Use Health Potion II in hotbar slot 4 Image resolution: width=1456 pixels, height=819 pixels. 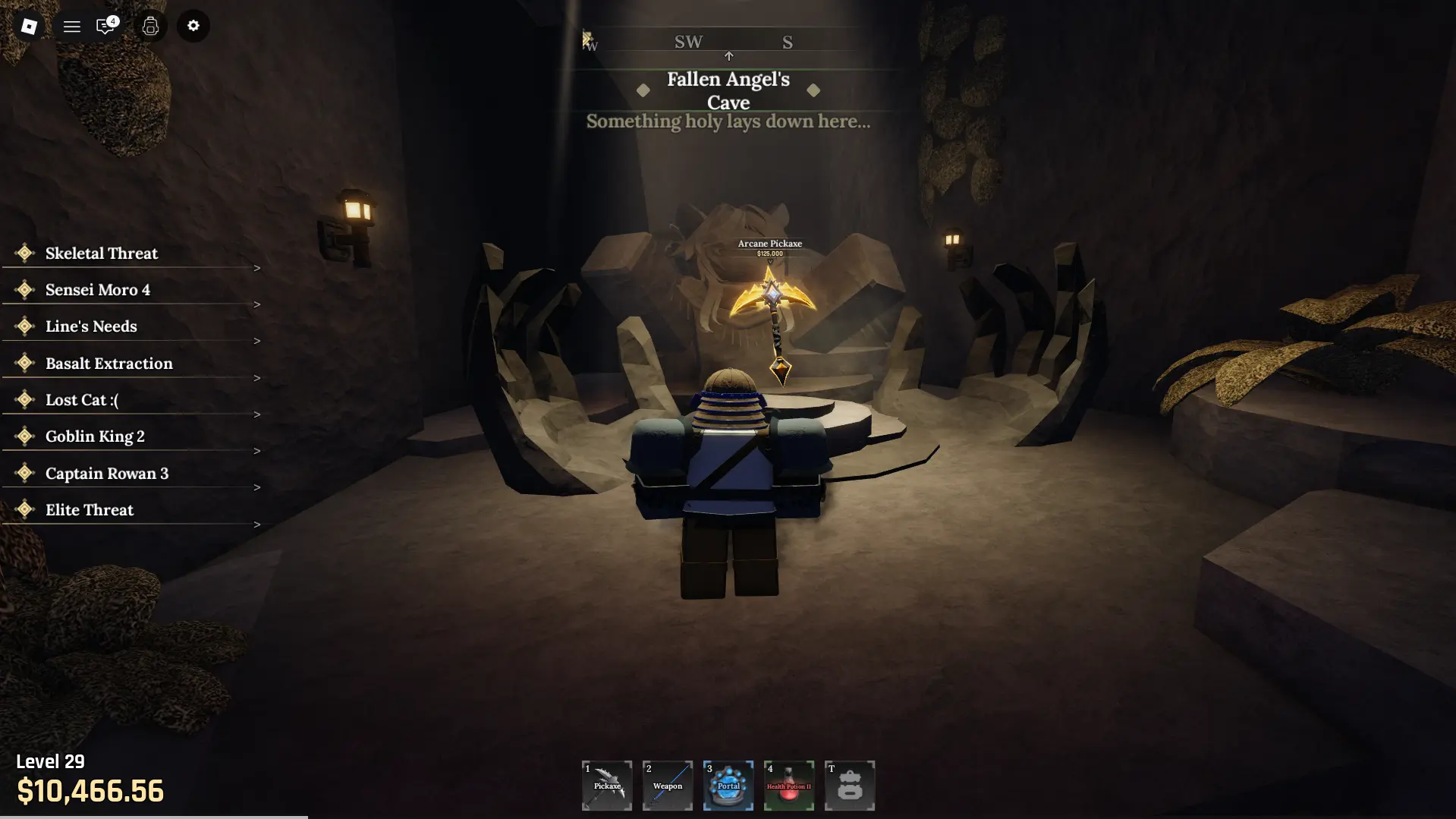click(788, 786)
